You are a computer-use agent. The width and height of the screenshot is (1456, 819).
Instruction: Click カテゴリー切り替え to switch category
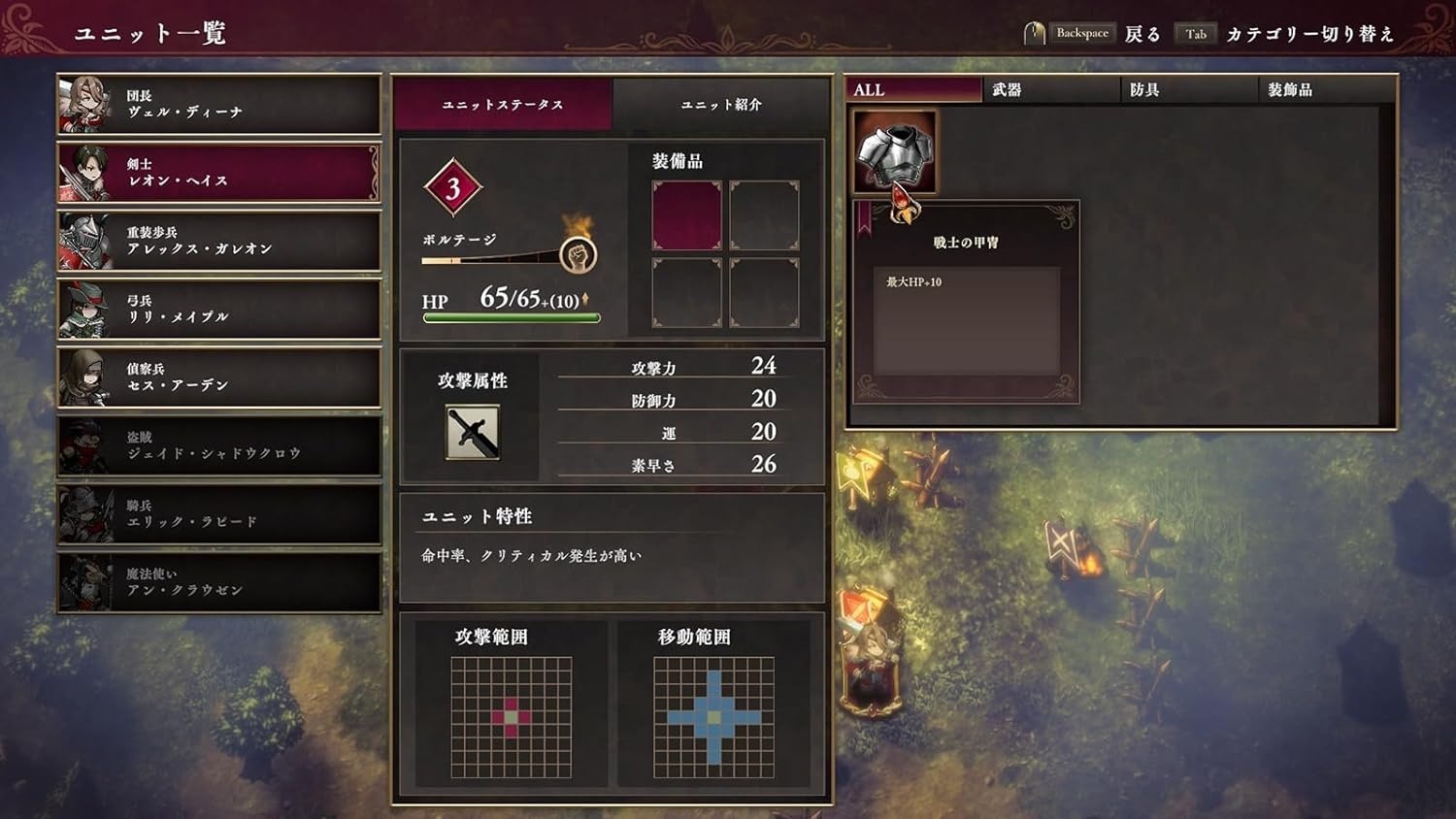1308,32
